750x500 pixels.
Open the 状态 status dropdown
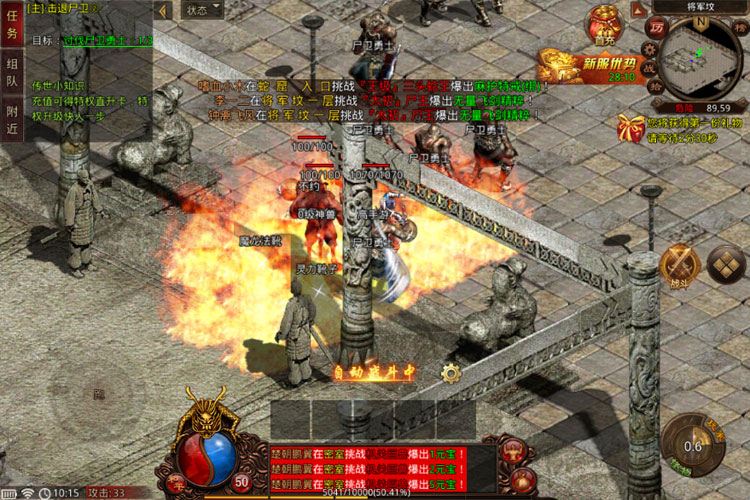tap(200, 10)
